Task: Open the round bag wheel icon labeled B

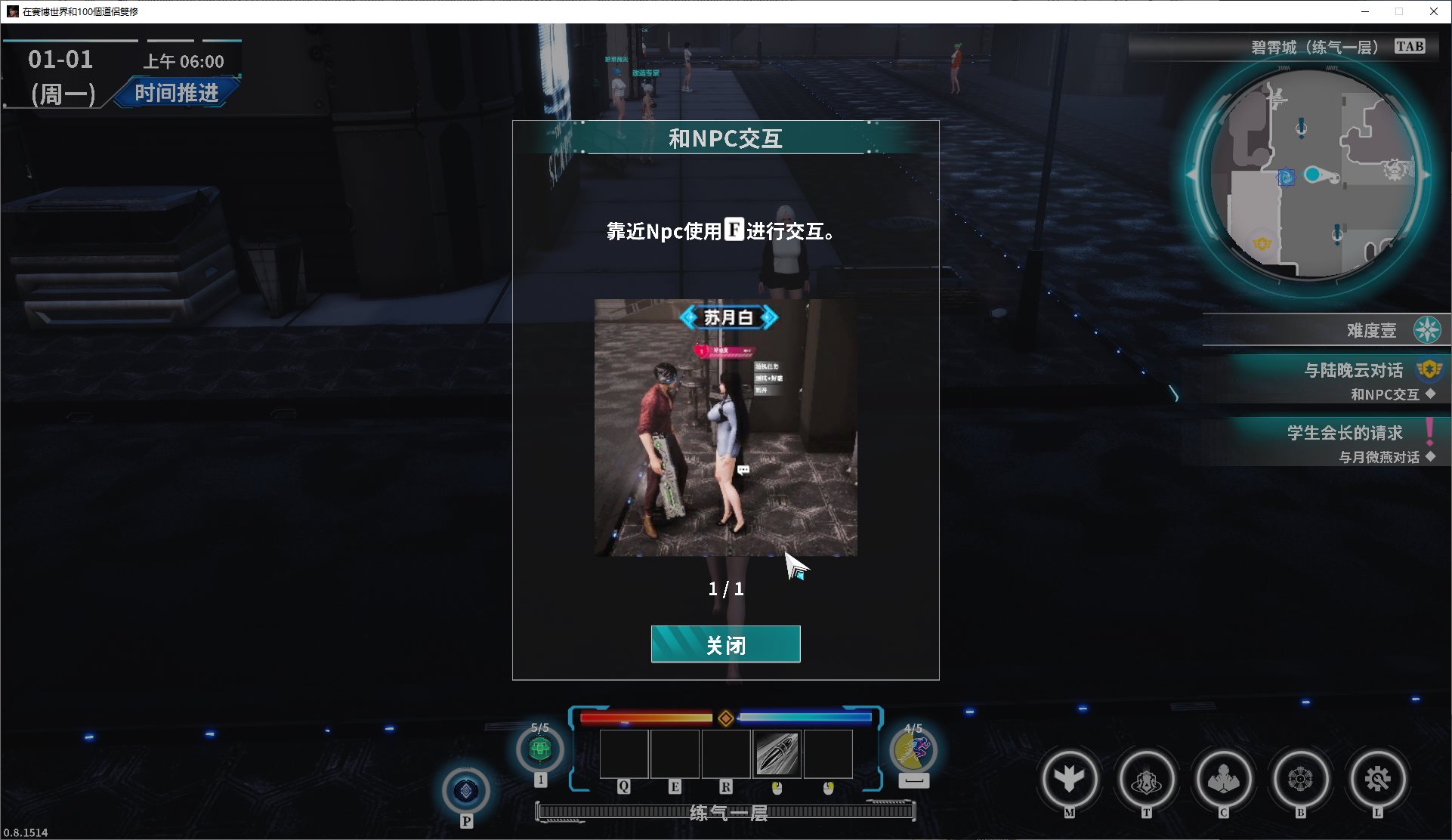Action: pyautogui.click(x=1300, y=779)
